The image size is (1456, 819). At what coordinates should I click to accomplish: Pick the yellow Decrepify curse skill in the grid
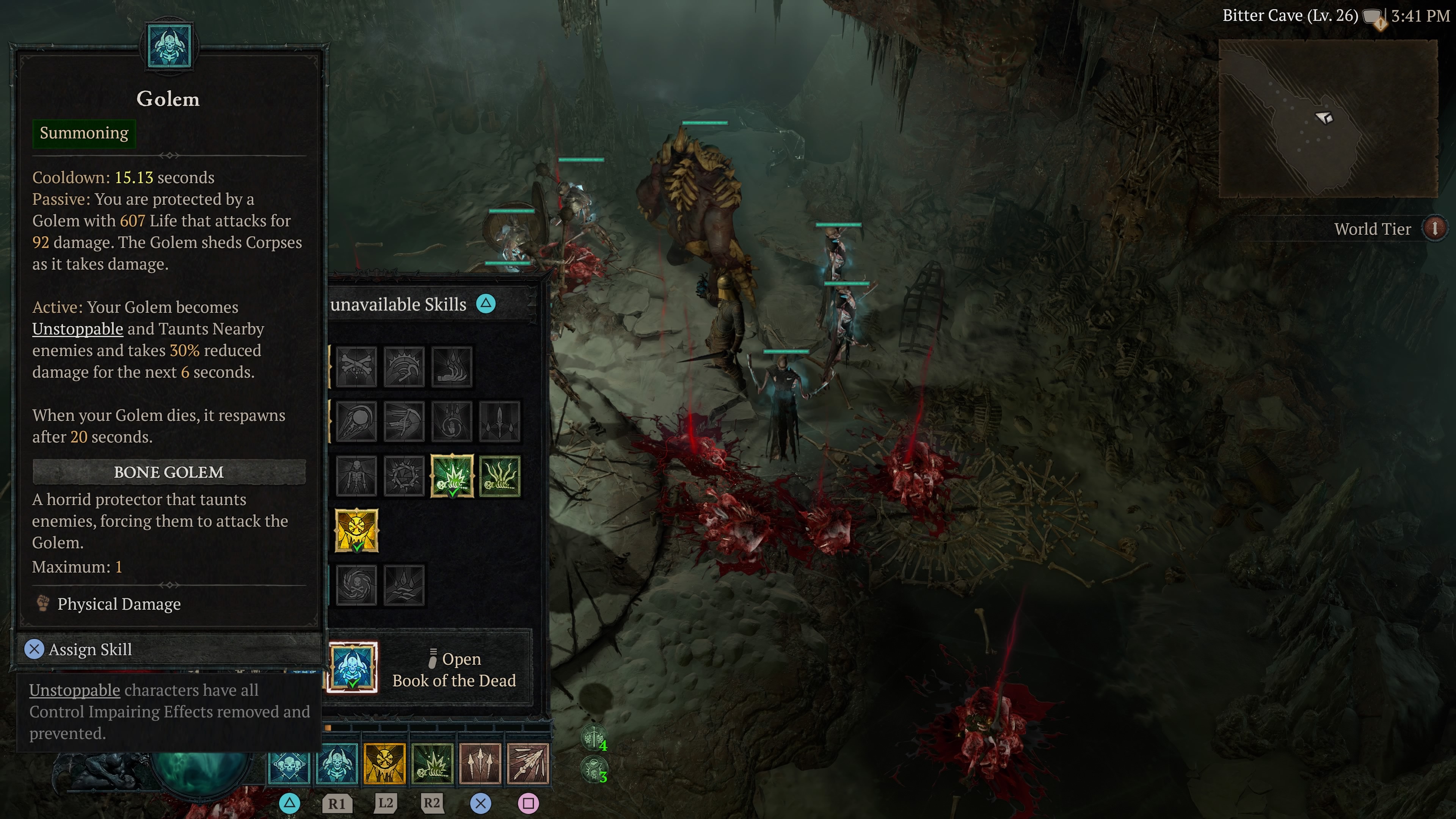pyautogui.click(x=356, y=530)
